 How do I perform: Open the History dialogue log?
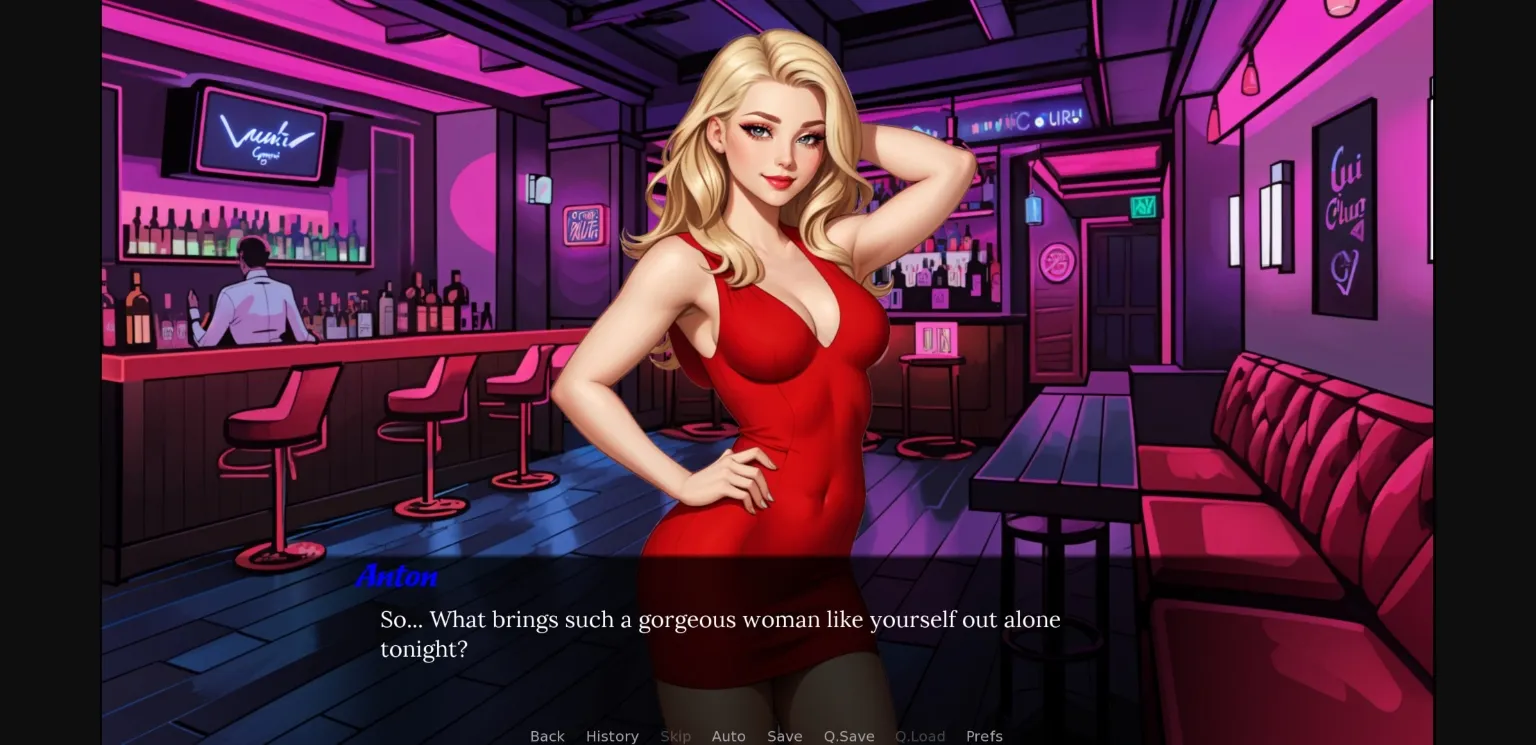(x=612, y=736)
